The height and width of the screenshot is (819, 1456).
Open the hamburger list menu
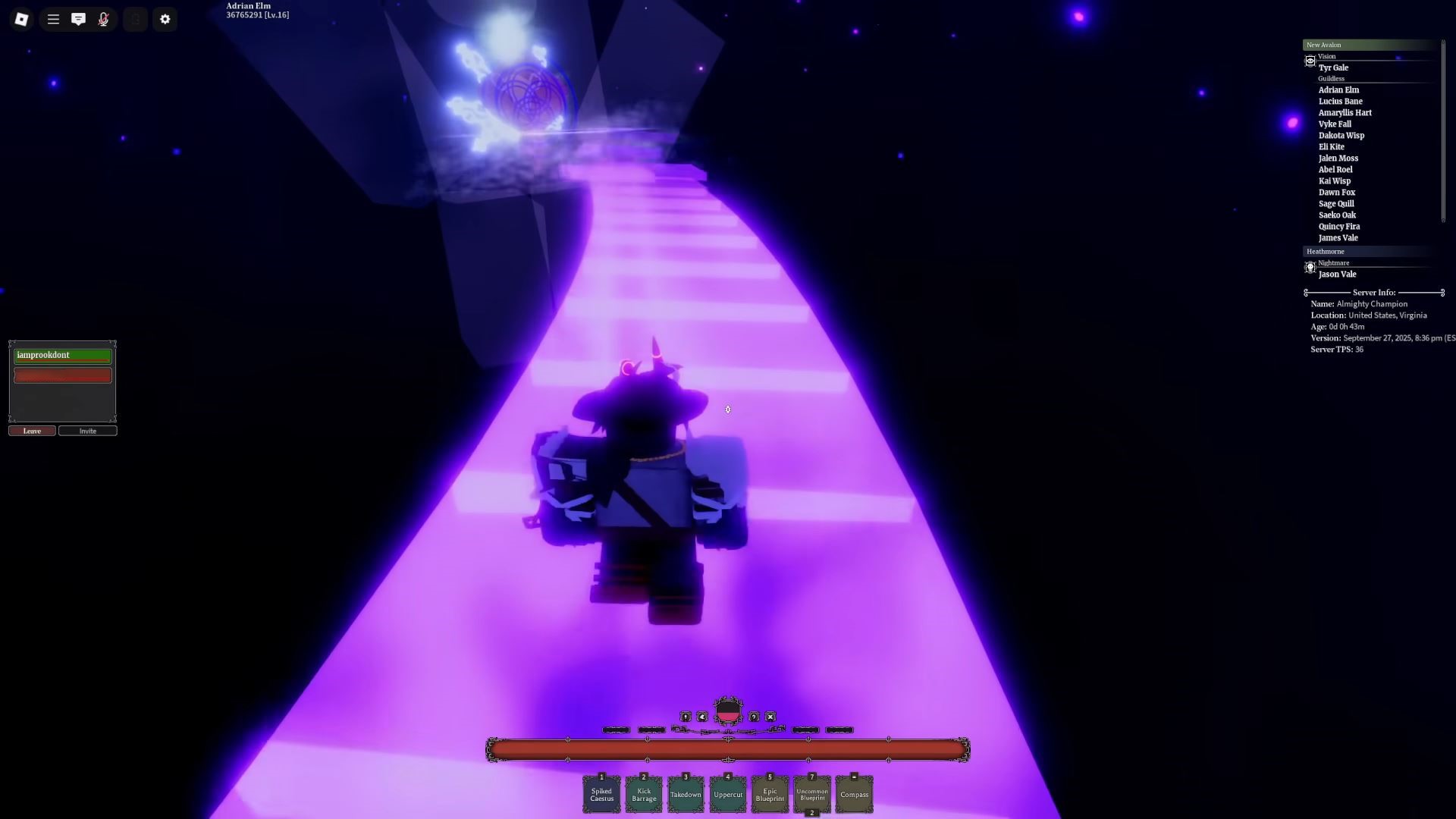tap(53, 19)
